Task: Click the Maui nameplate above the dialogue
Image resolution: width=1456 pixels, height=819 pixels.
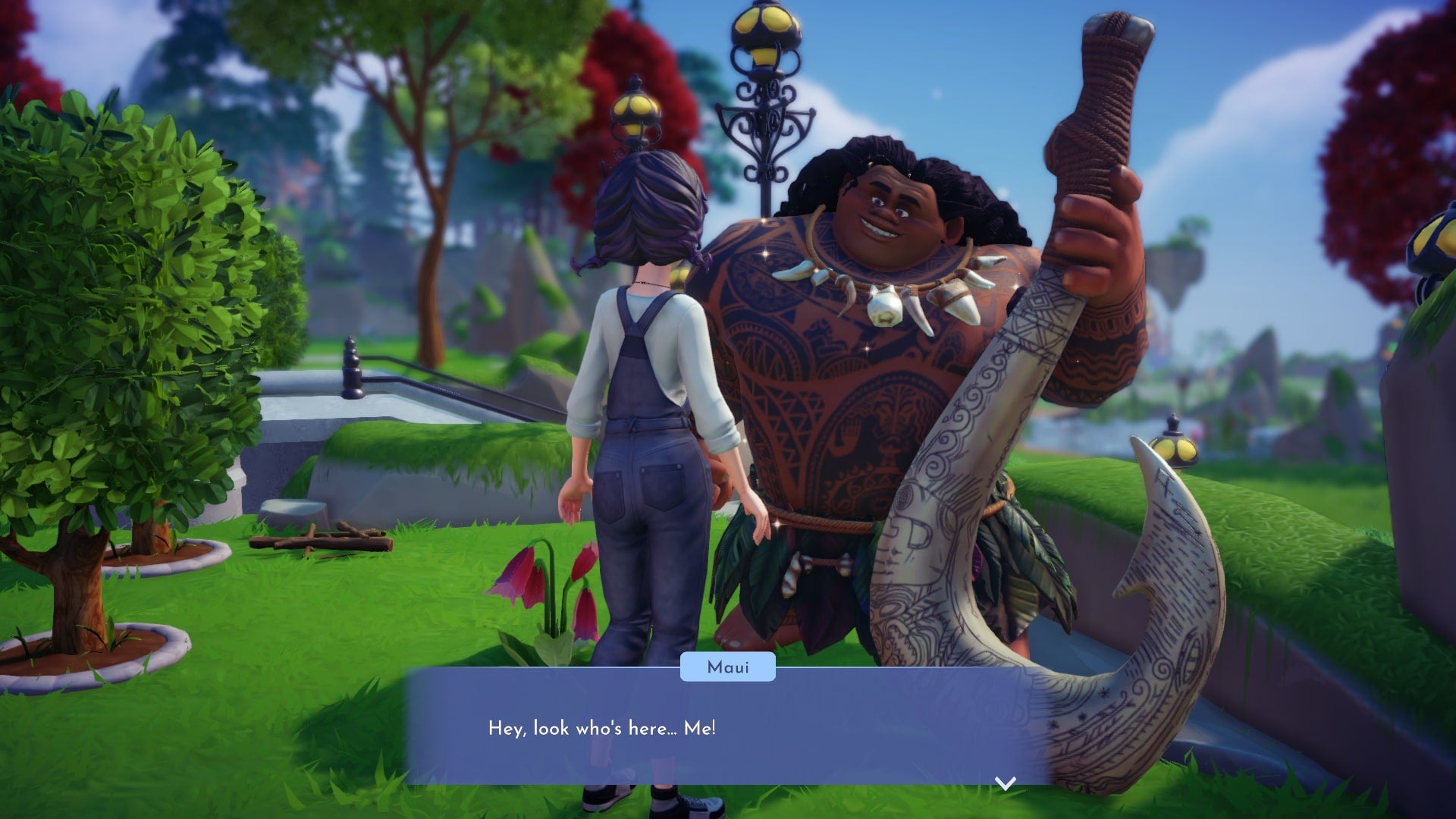Action: point(727,667)
